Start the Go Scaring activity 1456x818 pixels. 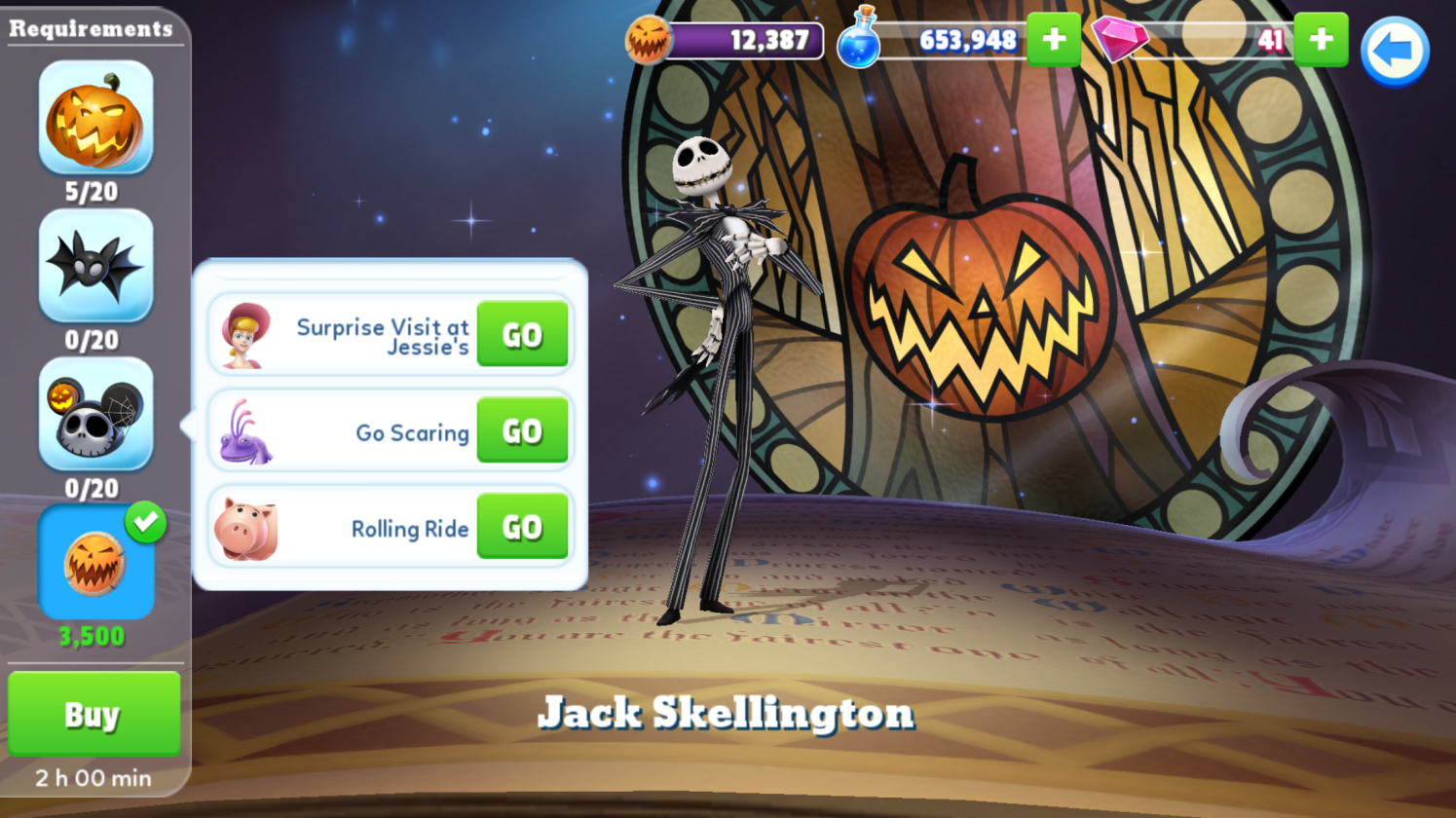[x=522, y=430]
